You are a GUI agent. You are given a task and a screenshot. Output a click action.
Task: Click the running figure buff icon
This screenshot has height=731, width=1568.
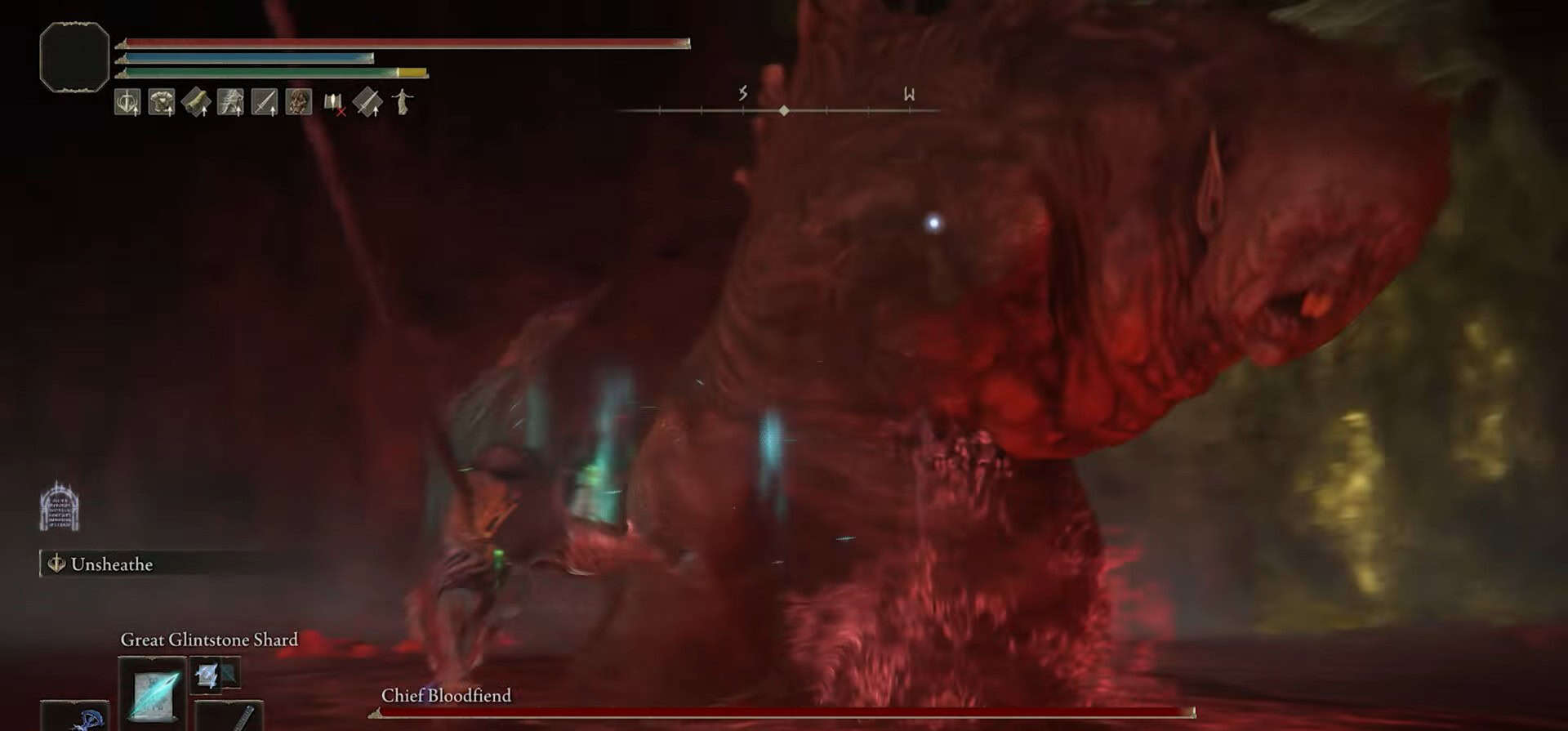point(230,103)
